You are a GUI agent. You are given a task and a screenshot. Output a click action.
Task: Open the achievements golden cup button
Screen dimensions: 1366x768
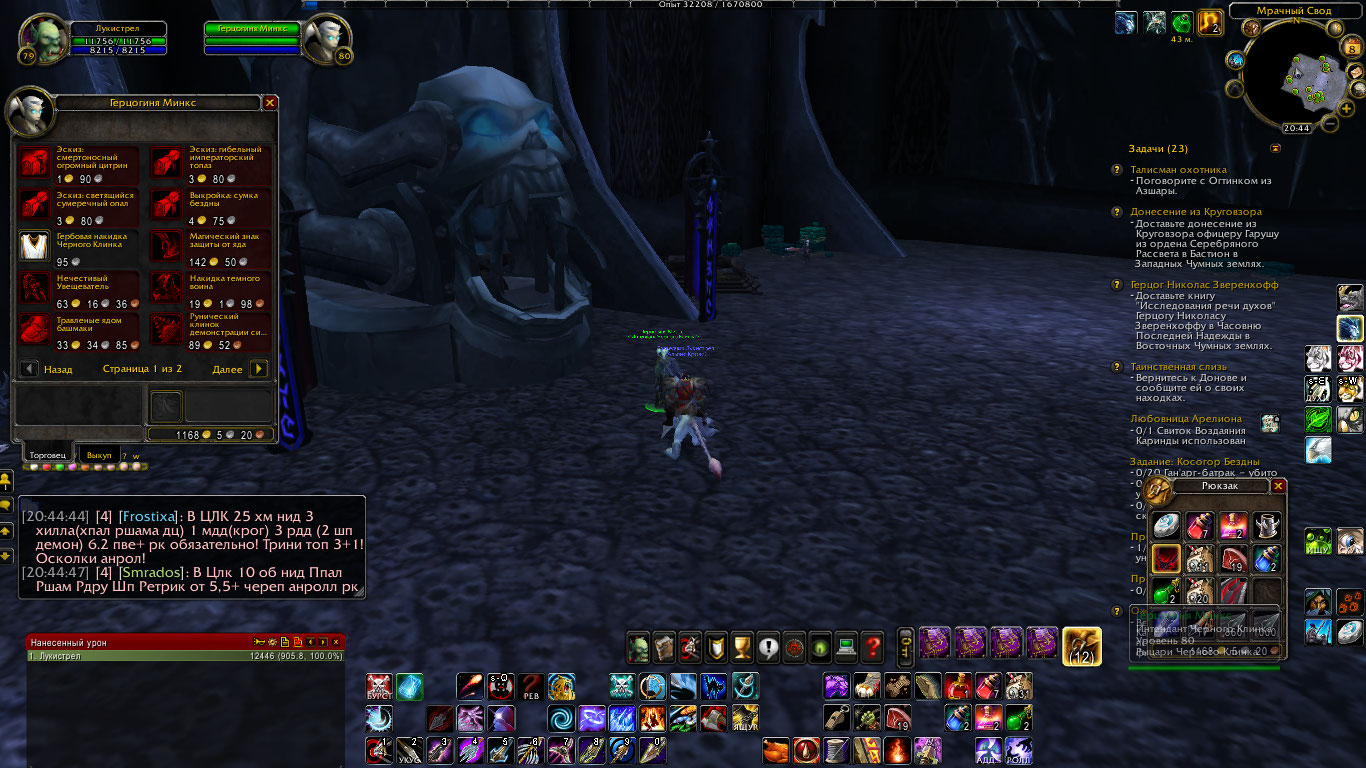pyautogui.click(x=742, y=648)
